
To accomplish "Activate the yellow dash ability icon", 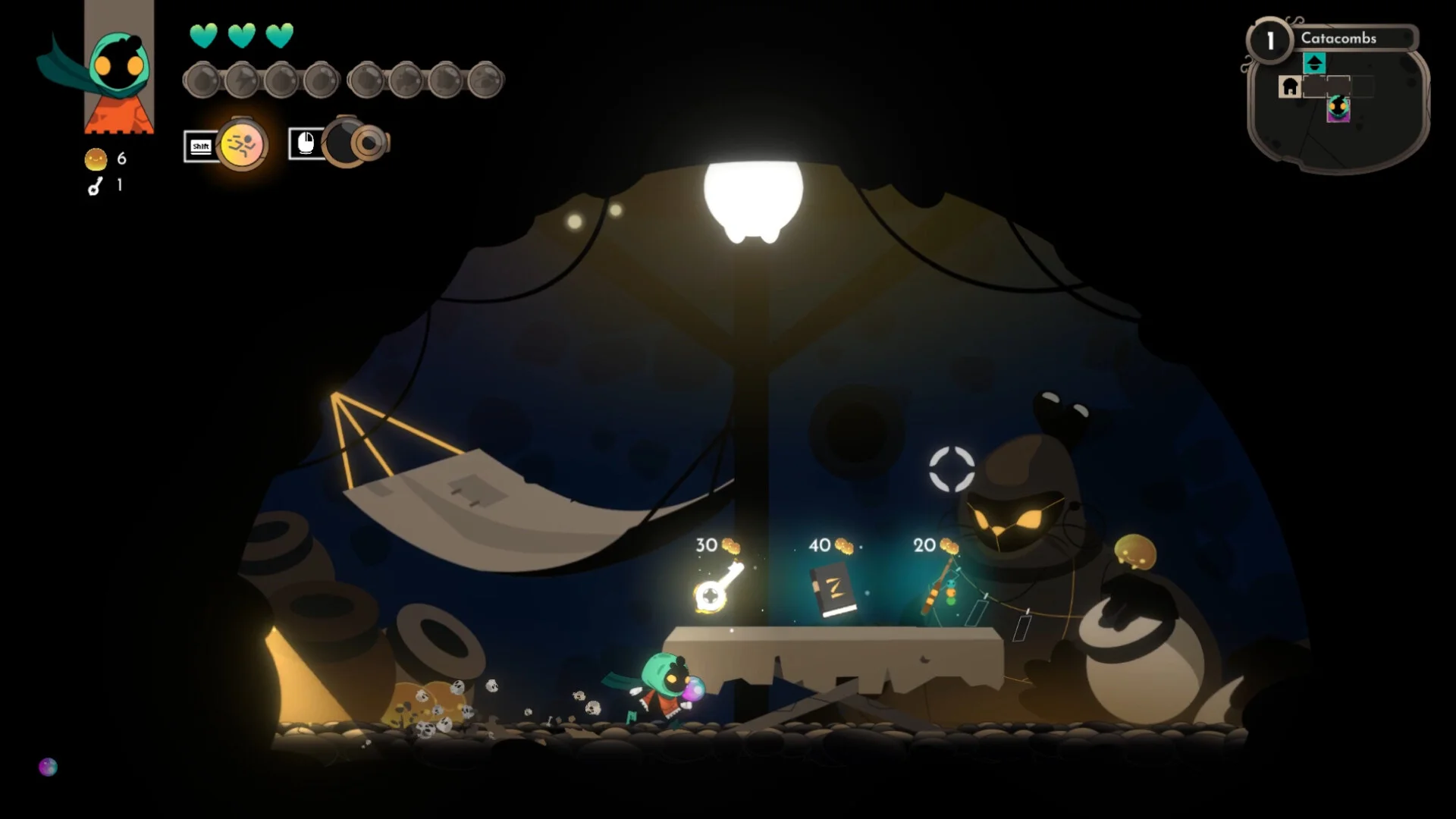I will (241, 144).
